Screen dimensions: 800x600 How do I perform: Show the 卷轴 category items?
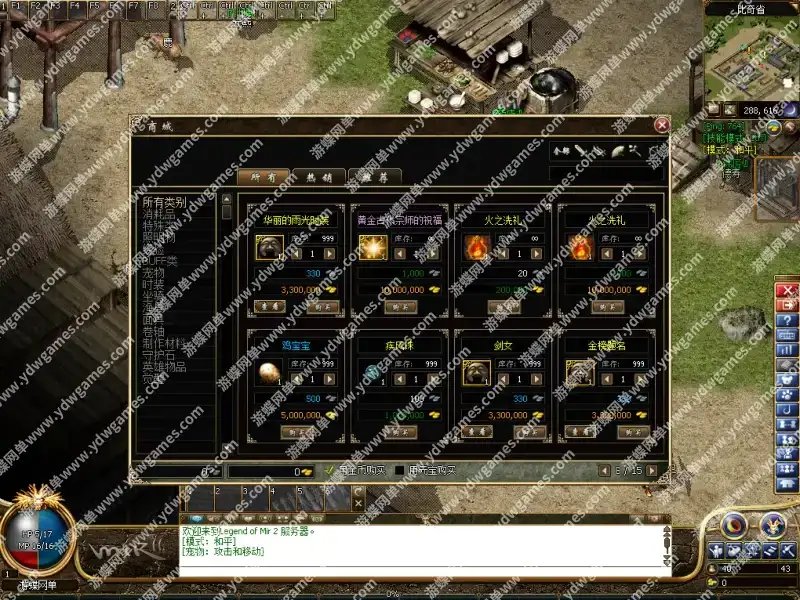pos(153,331)
